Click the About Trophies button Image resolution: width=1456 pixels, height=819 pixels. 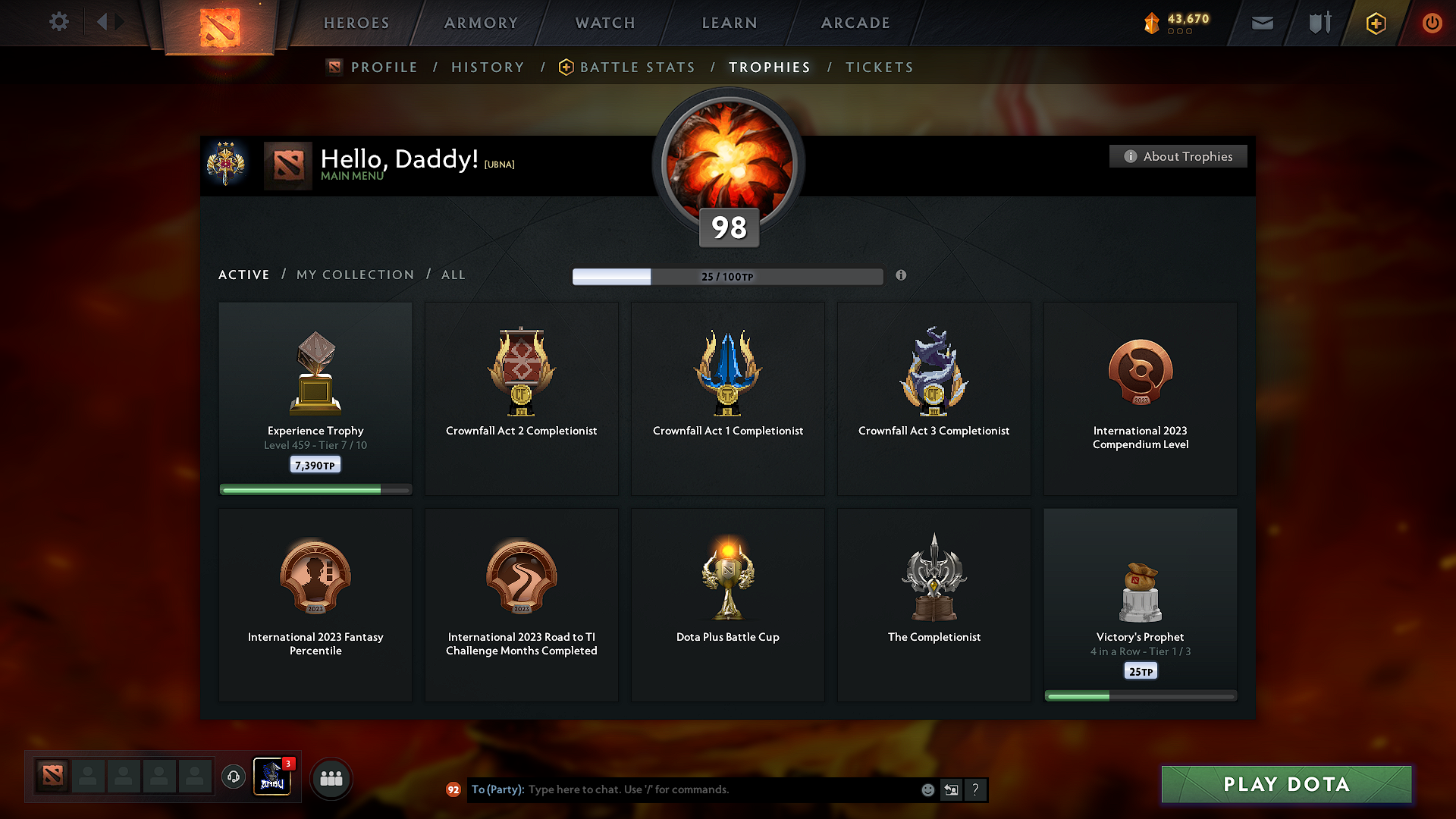tap(1178, 156)
